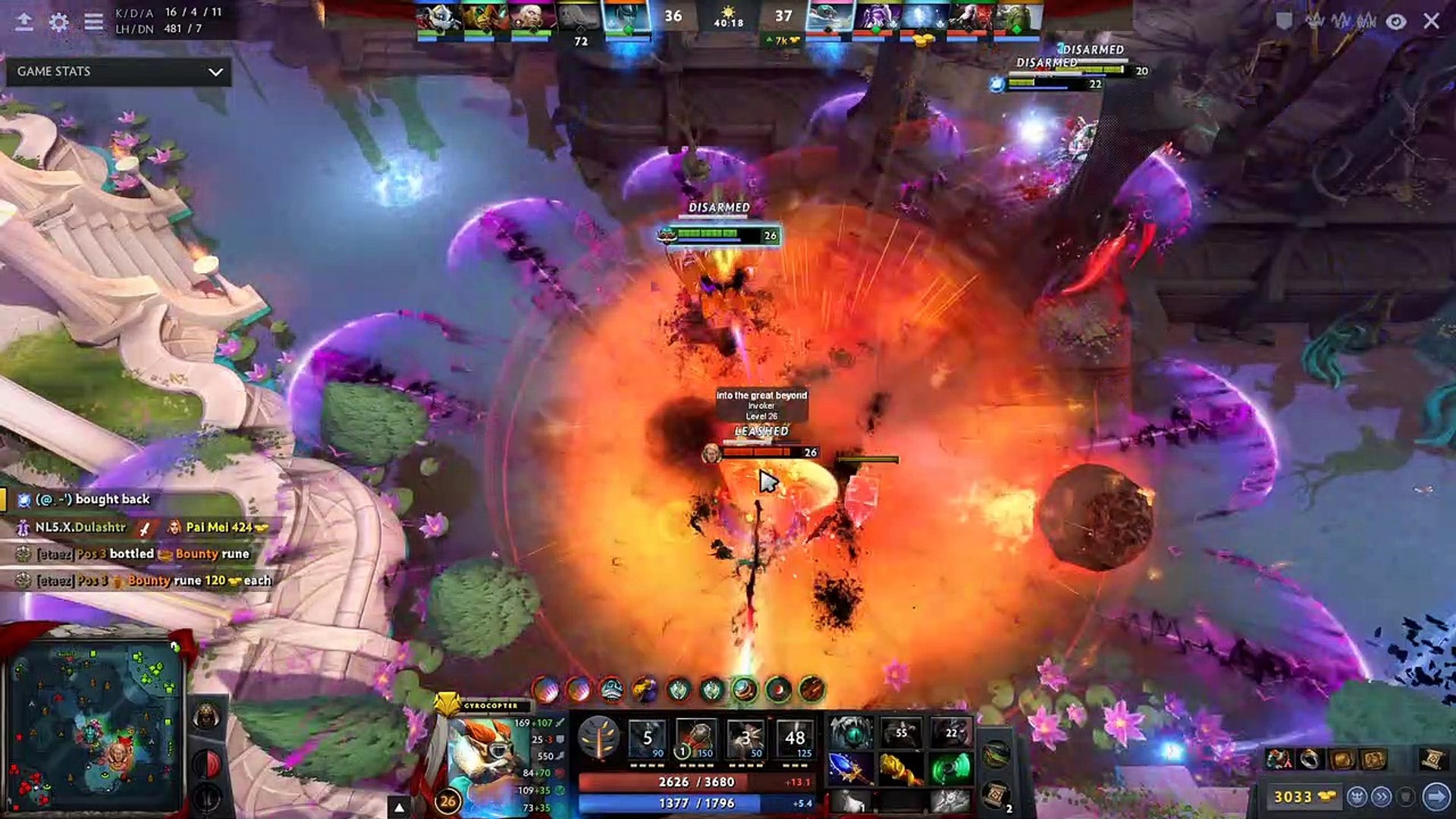The height and width of the screenshot is (819, 1456).
Task: Select the teal eye helmet item
Action: point(851,733)
